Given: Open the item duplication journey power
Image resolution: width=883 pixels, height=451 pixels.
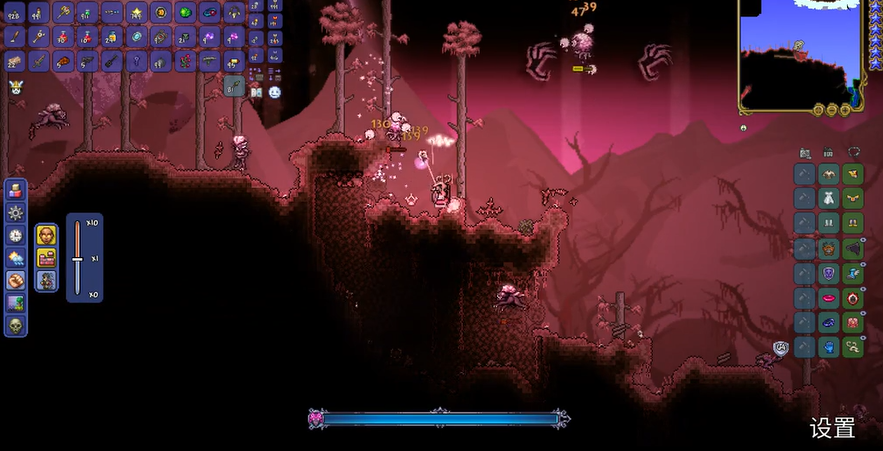Looking at the screenshot, I should 16,190.
